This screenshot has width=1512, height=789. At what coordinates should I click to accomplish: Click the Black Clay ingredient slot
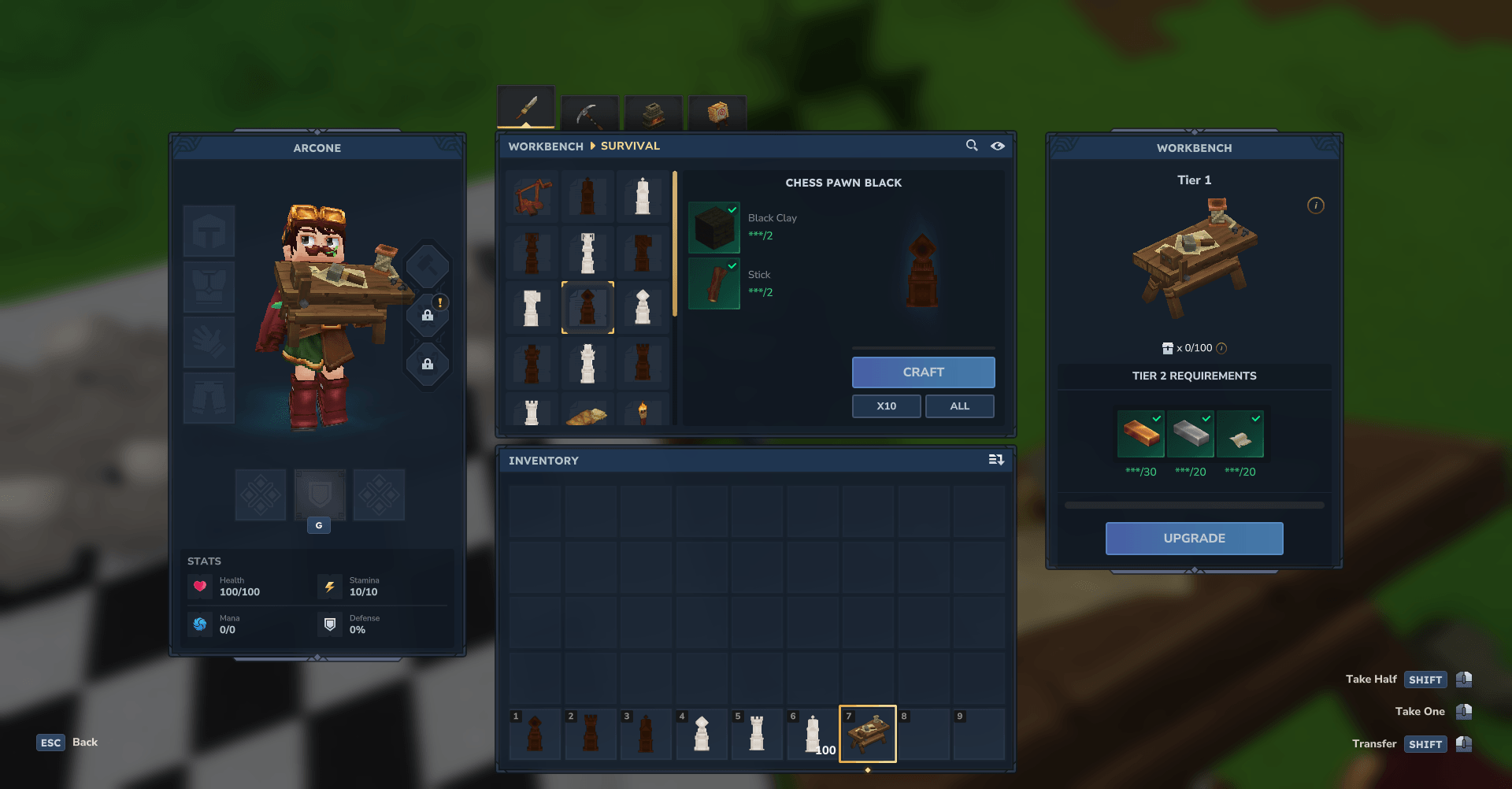click(714, 228)
